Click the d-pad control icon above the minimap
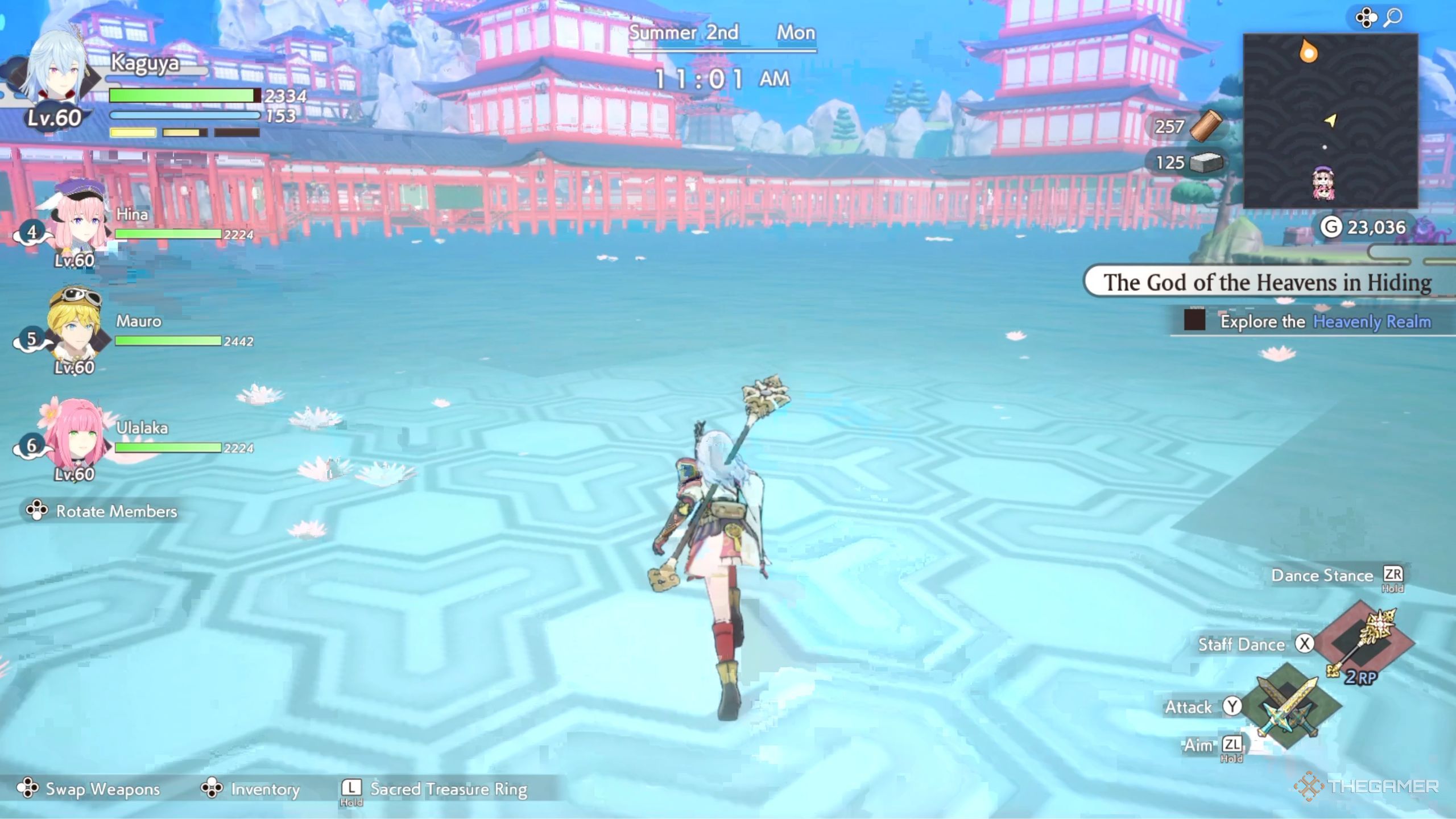Image resolution: width=1456 pixels, height=819 pixels. pos(1367,17)
